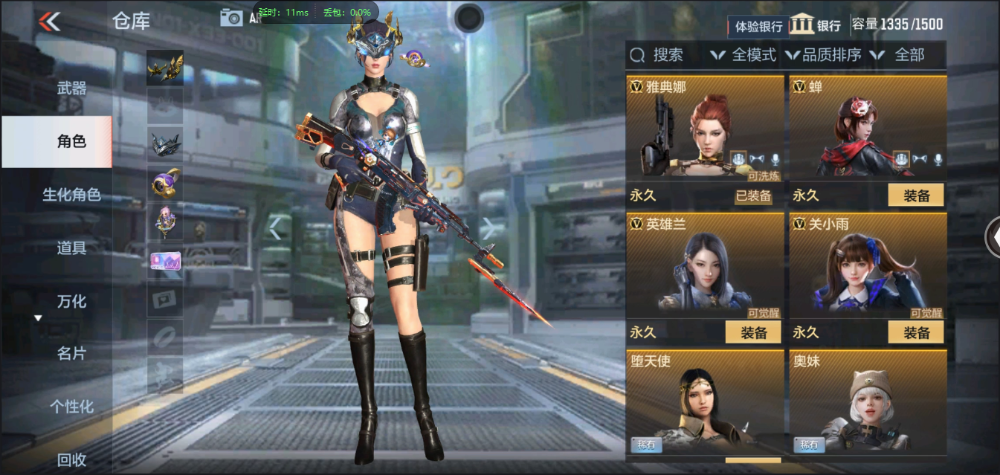Image resolution: width=1000 pixels, height=475 pixels.
Task: Open the 回收 tab
Action: tap(71, 459)
